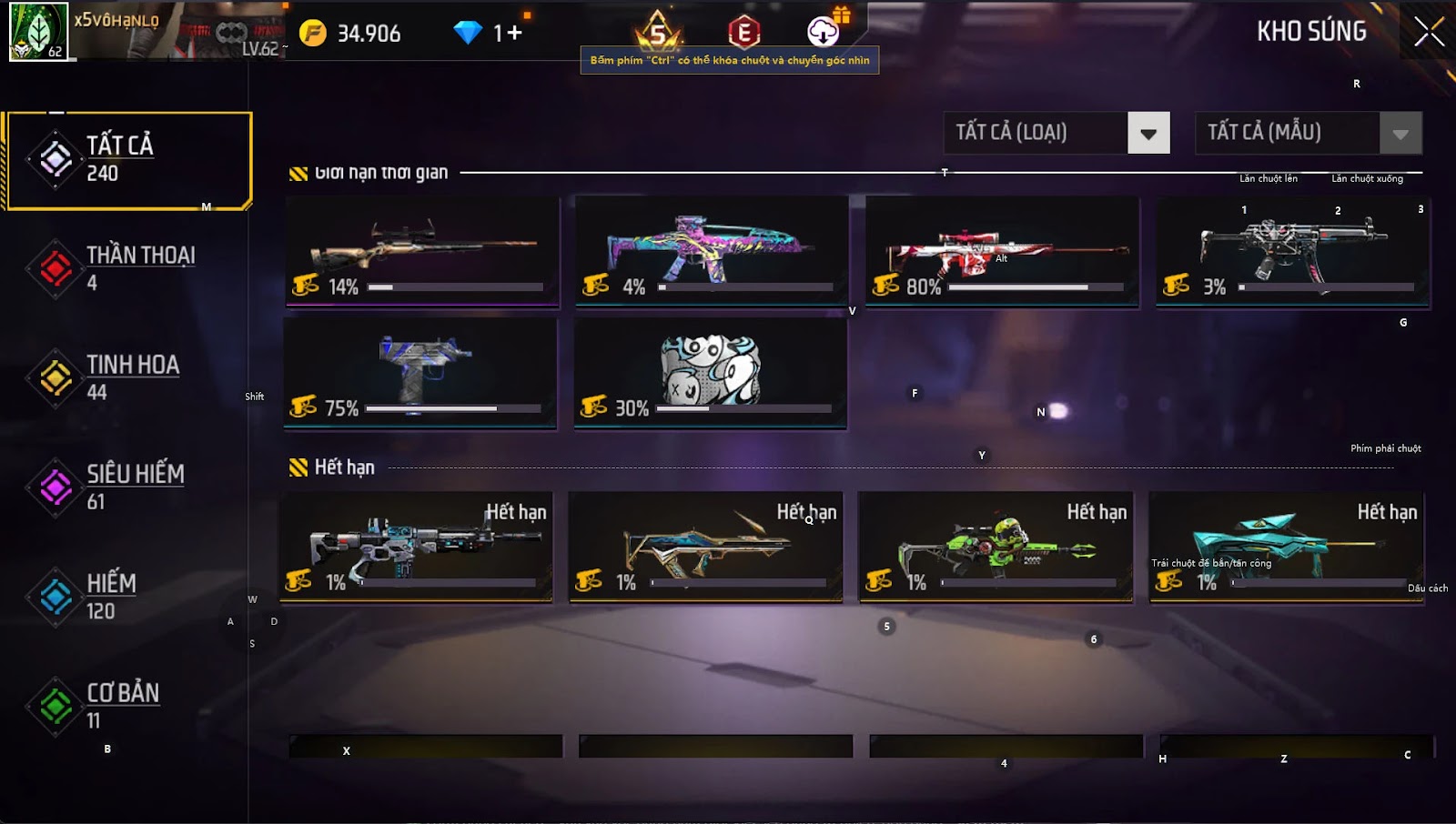1456x824 pixels.
Task: Show the Siêu Hiếm weapons tab
Action: pyautogui.click(x=127, y=487)
